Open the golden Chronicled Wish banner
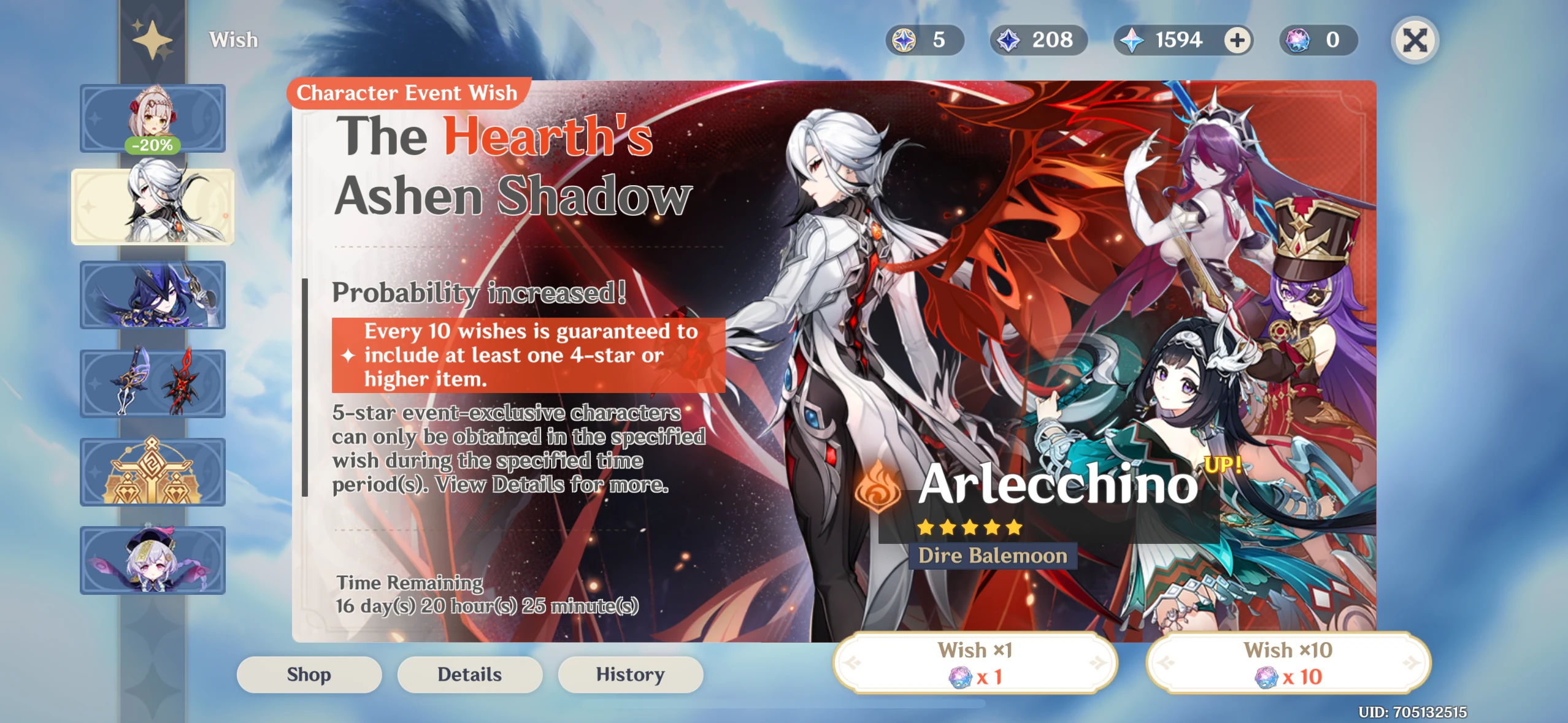 point(153,472)
